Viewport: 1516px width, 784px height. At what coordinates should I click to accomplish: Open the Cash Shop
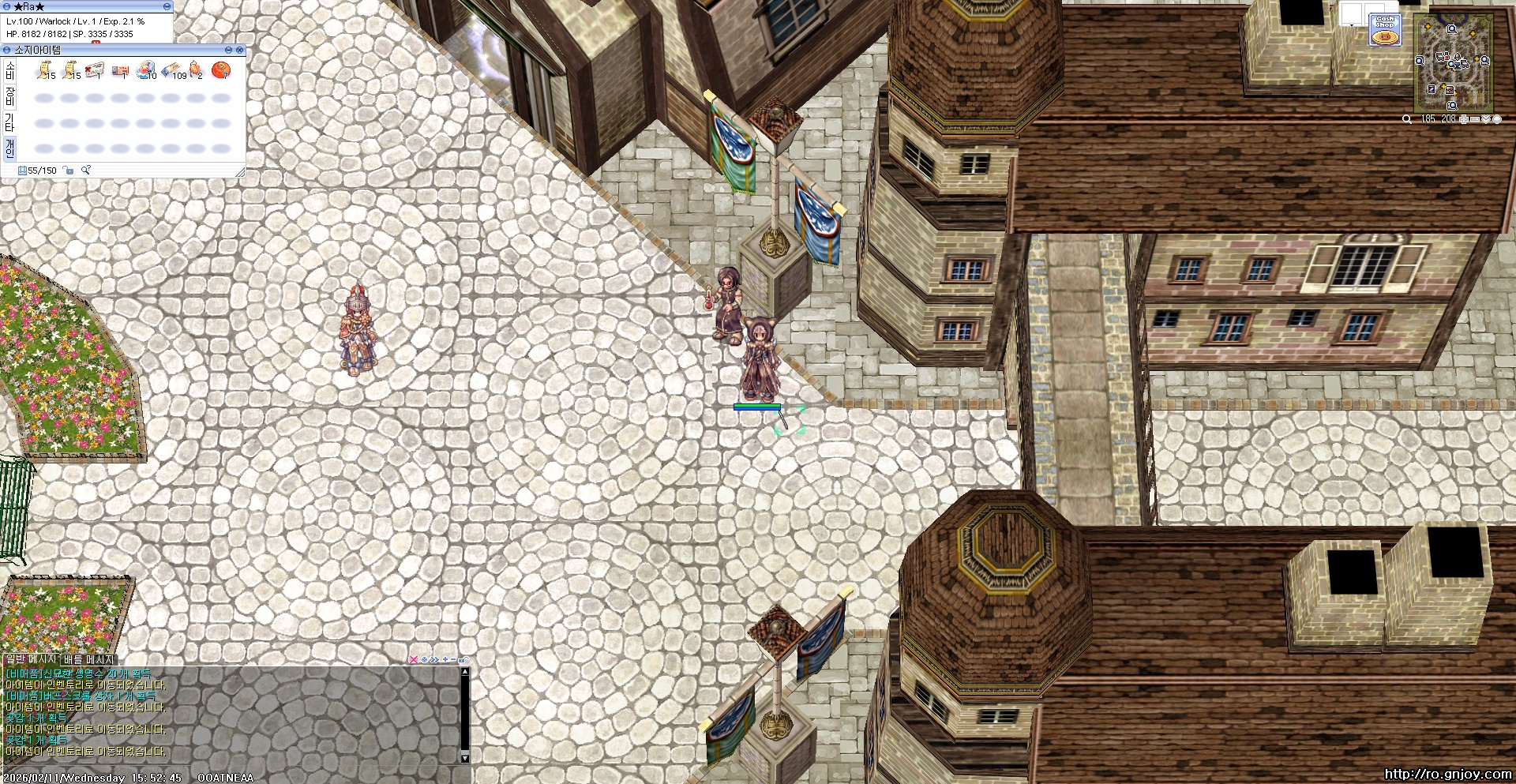pyautogui.click(x=1385, y=30)
